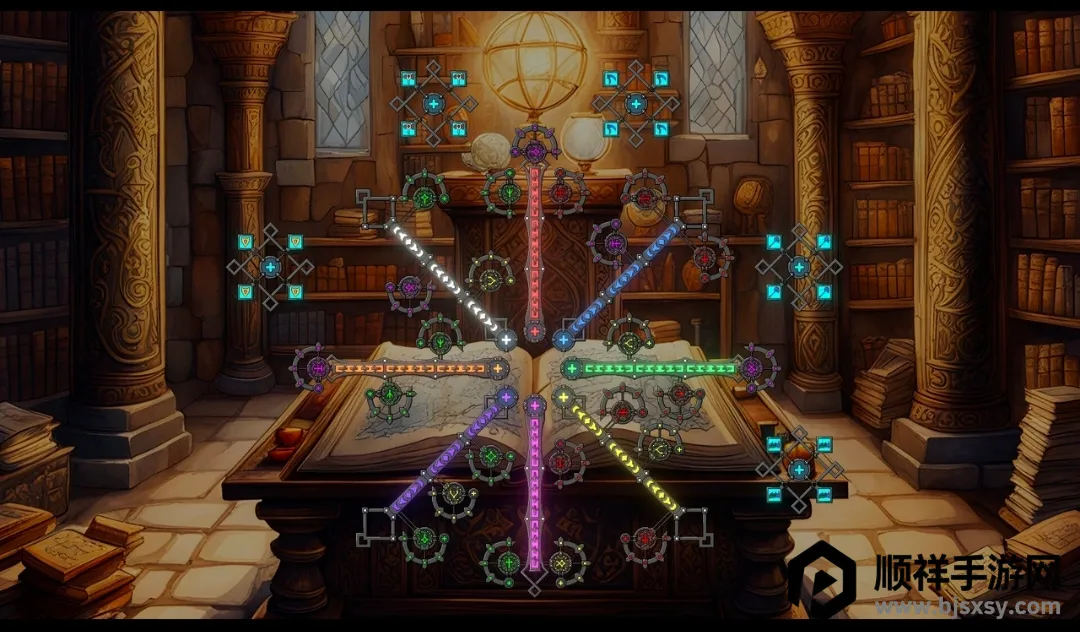Select the white plus node
Screen dimensions: 1080x632
(506, 340)
